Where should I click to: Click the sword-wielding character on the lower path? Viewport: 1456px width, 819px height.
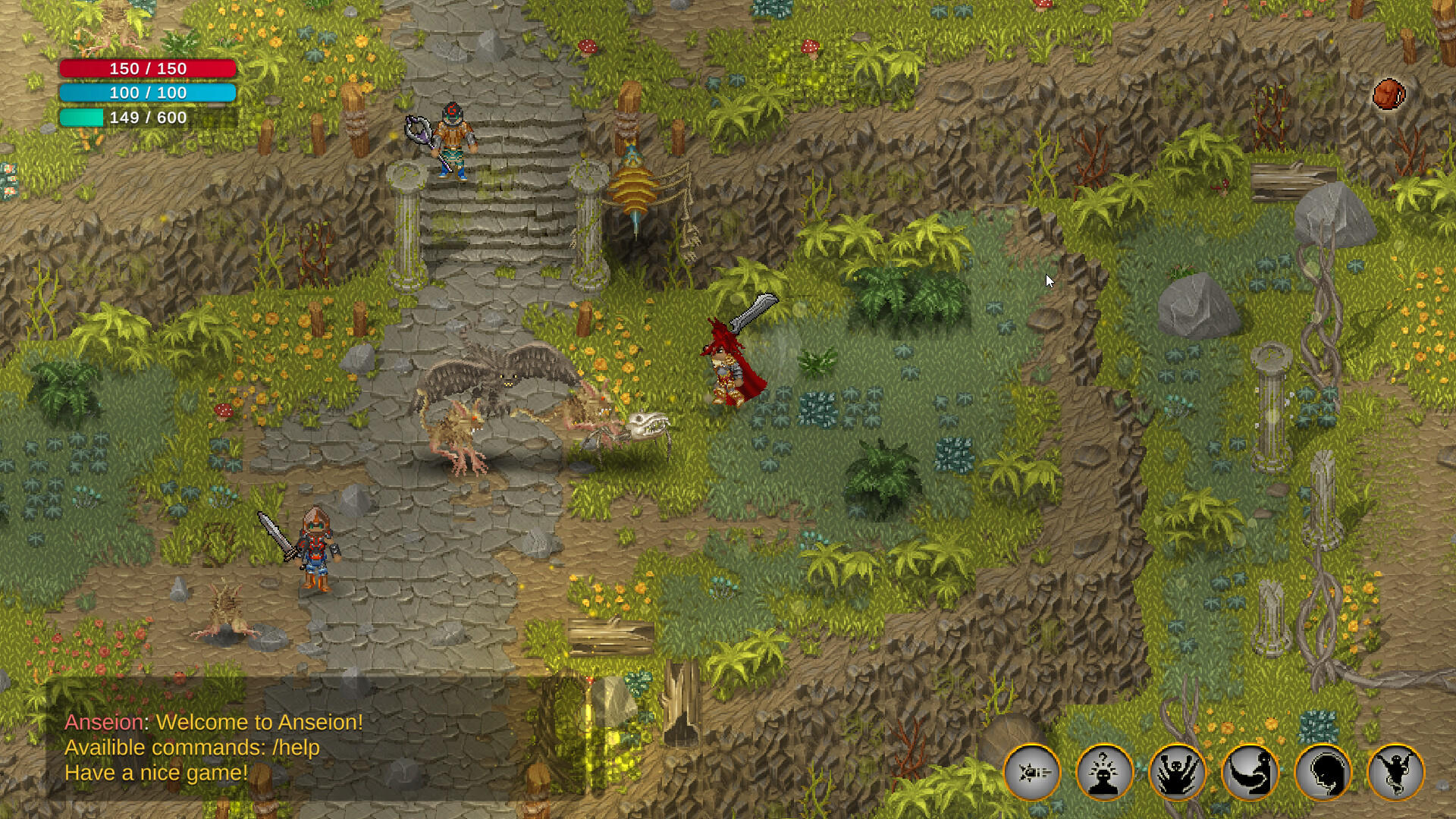(315, 546)
